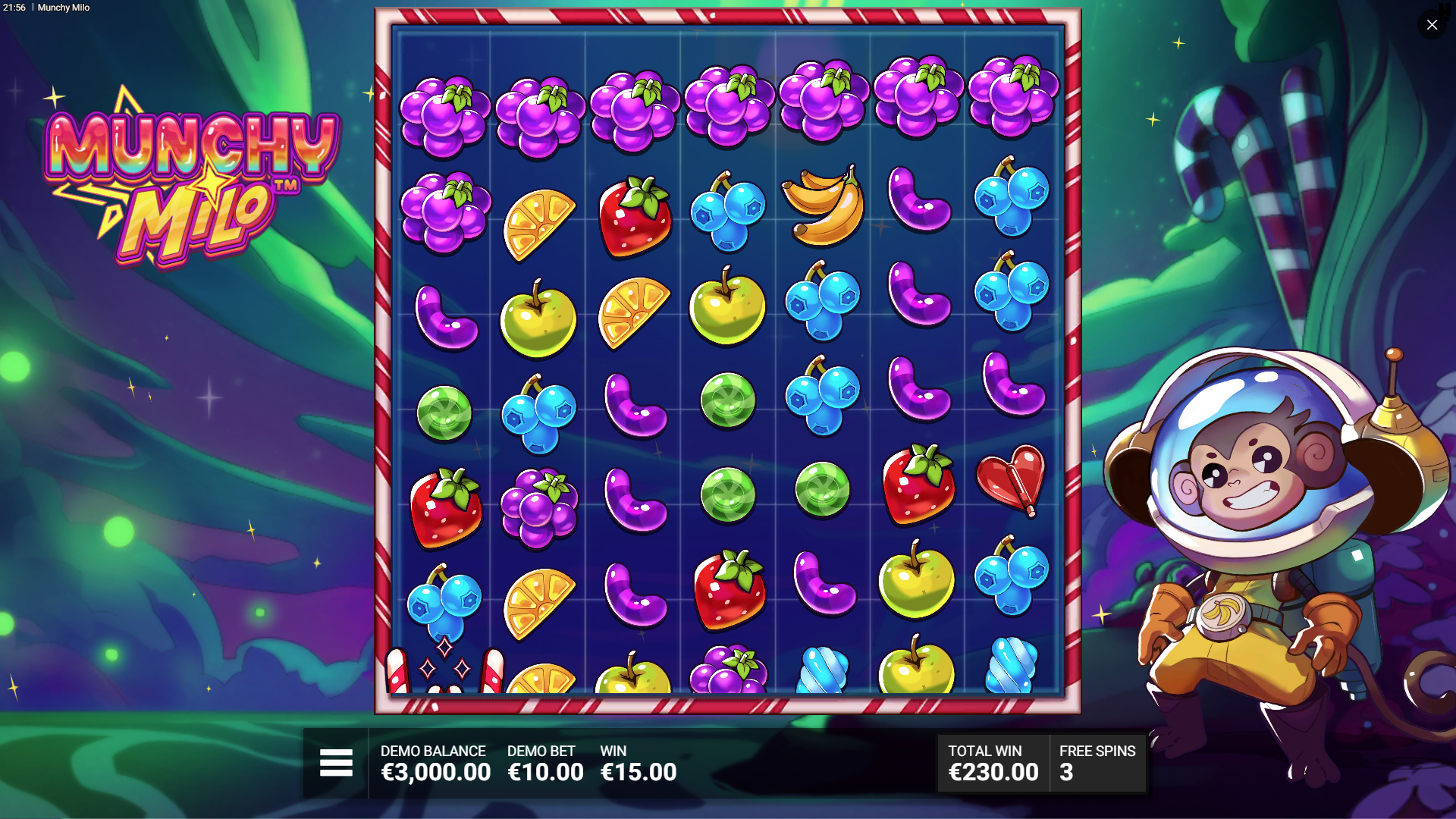The image size is (1456, 819).
Task: Open the hamburger menu
Action: point(336,763)
